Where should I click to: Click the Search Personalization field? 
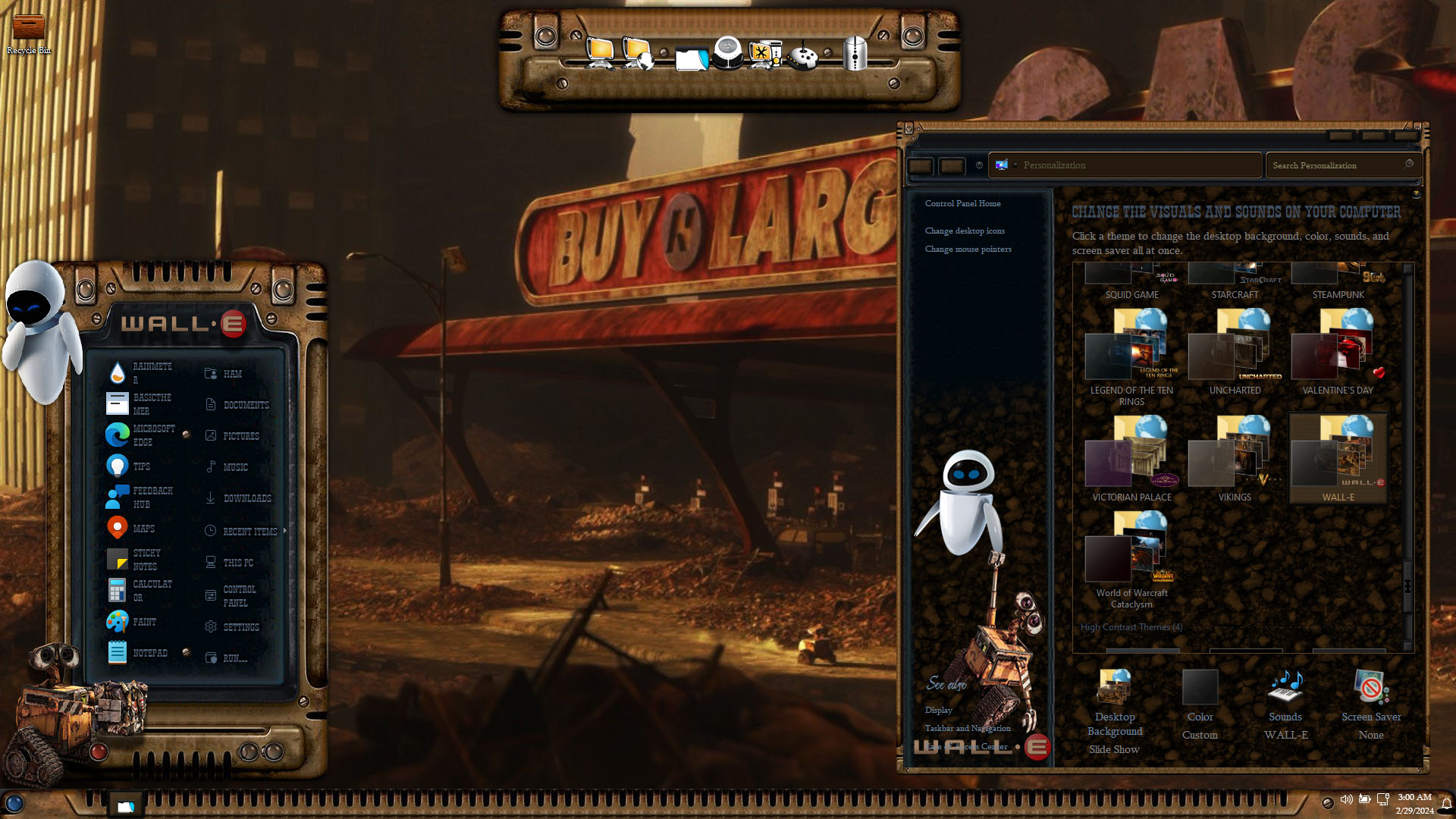tap(1336, 165)
